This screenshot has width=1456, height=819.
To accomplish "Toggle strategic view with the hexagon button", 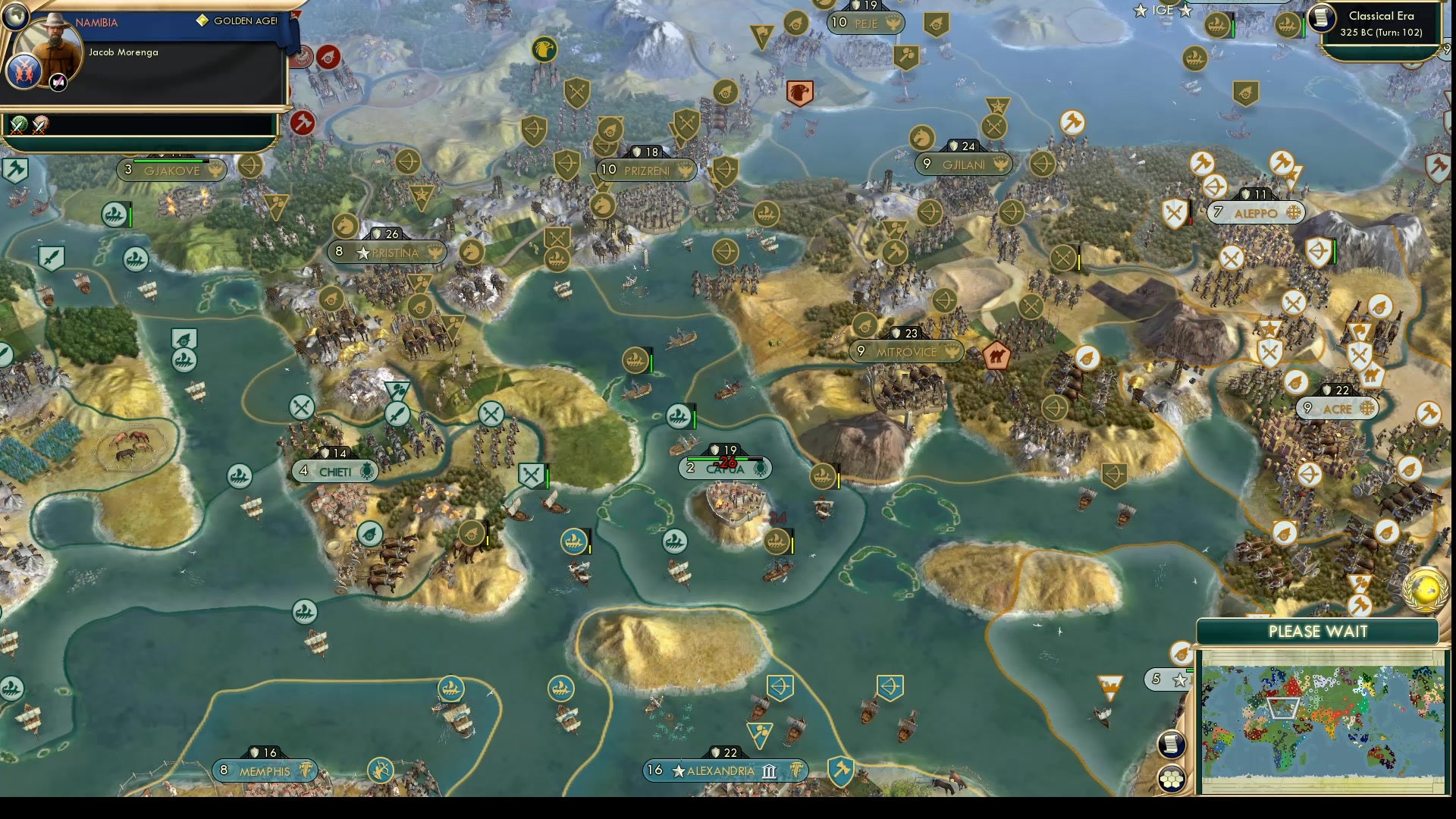I will tap(1172, 777).
